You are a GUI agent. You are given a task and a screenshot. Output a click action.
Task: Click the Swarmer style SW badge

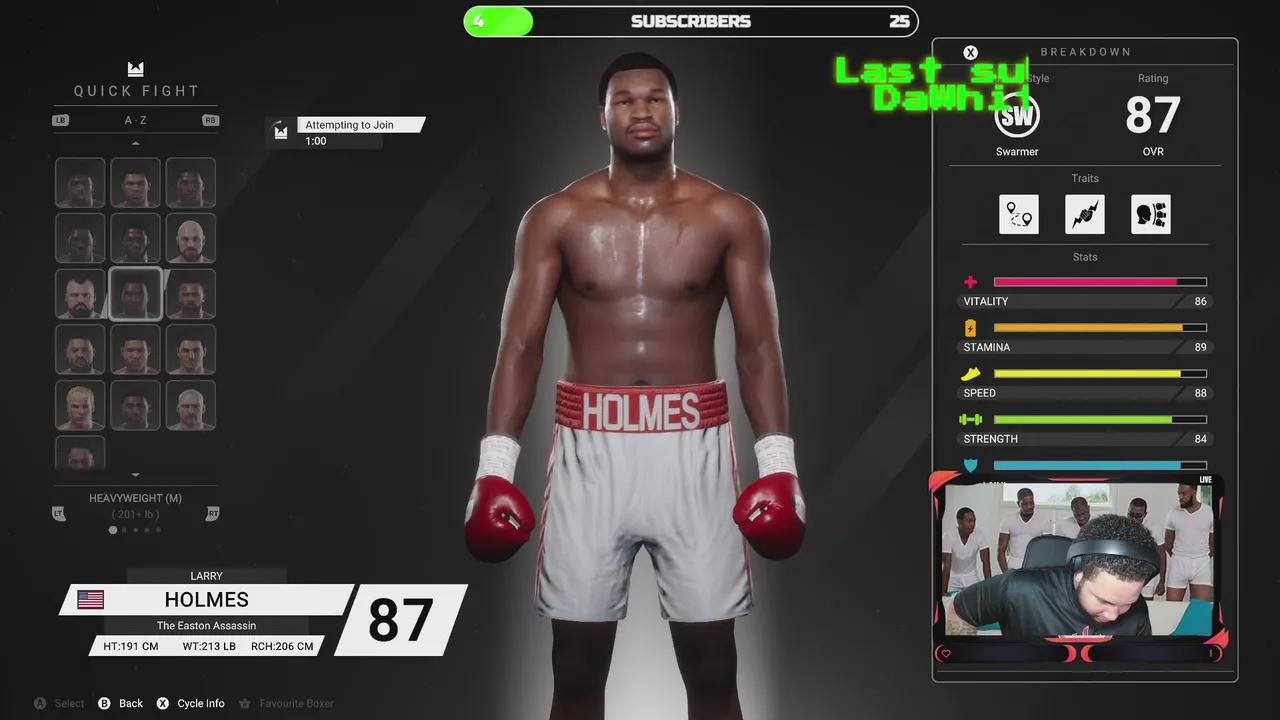pyautogui.click(x=1017, y=115)
